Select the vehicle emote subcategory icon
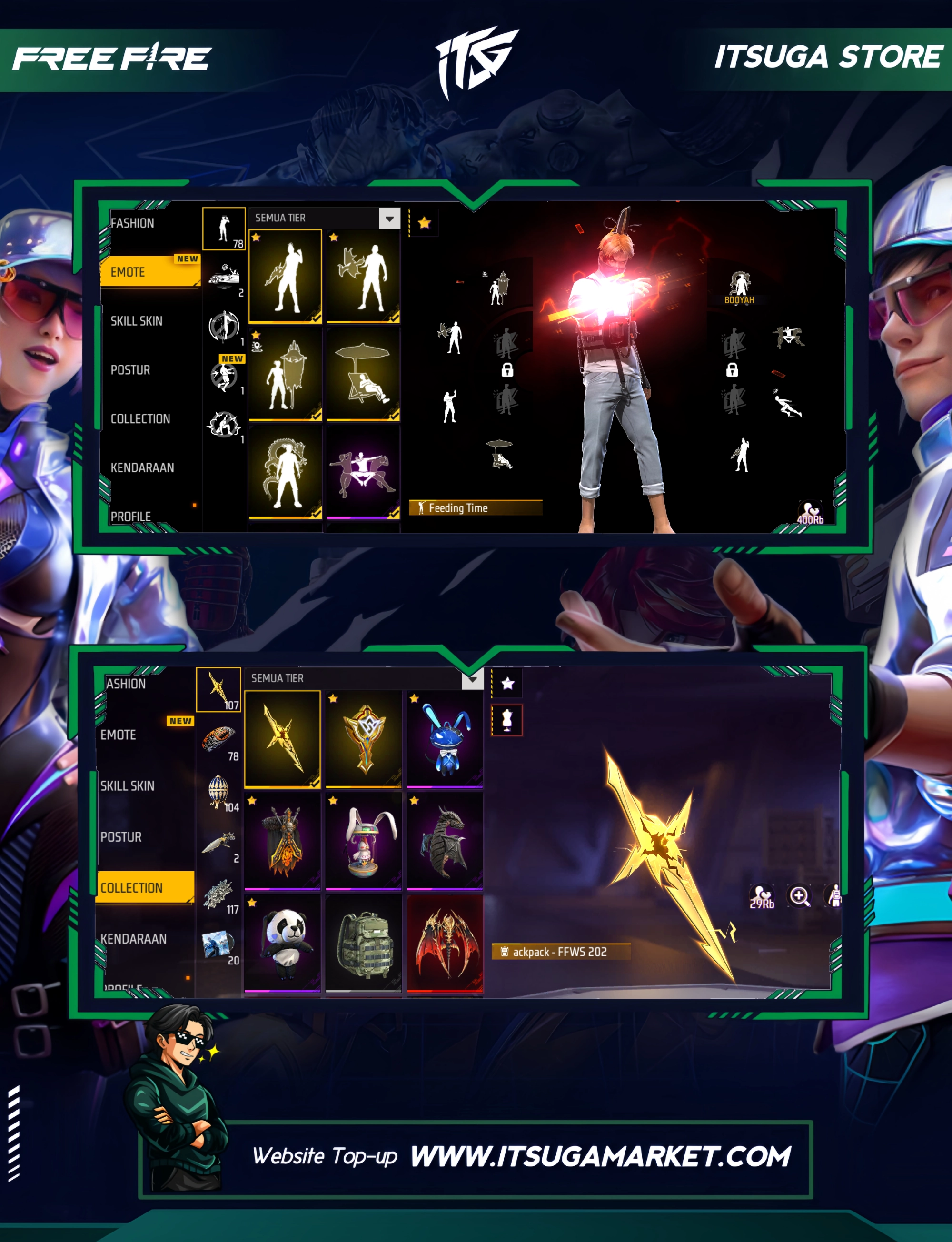This screenshot has height=1242, width=952. (x=224, y=276)
